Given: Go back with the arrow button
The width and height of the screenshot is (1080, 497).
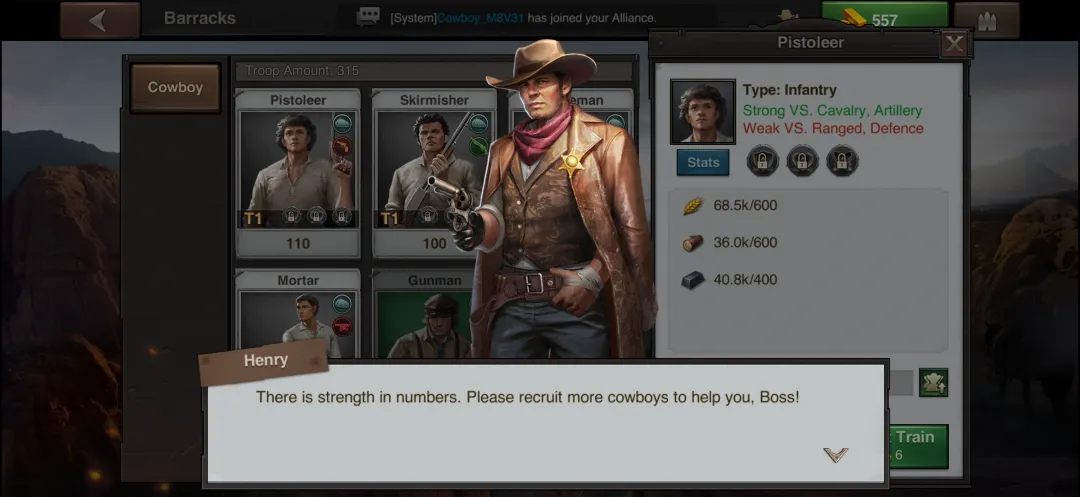Looking at the screenshot, I should 99,20.
